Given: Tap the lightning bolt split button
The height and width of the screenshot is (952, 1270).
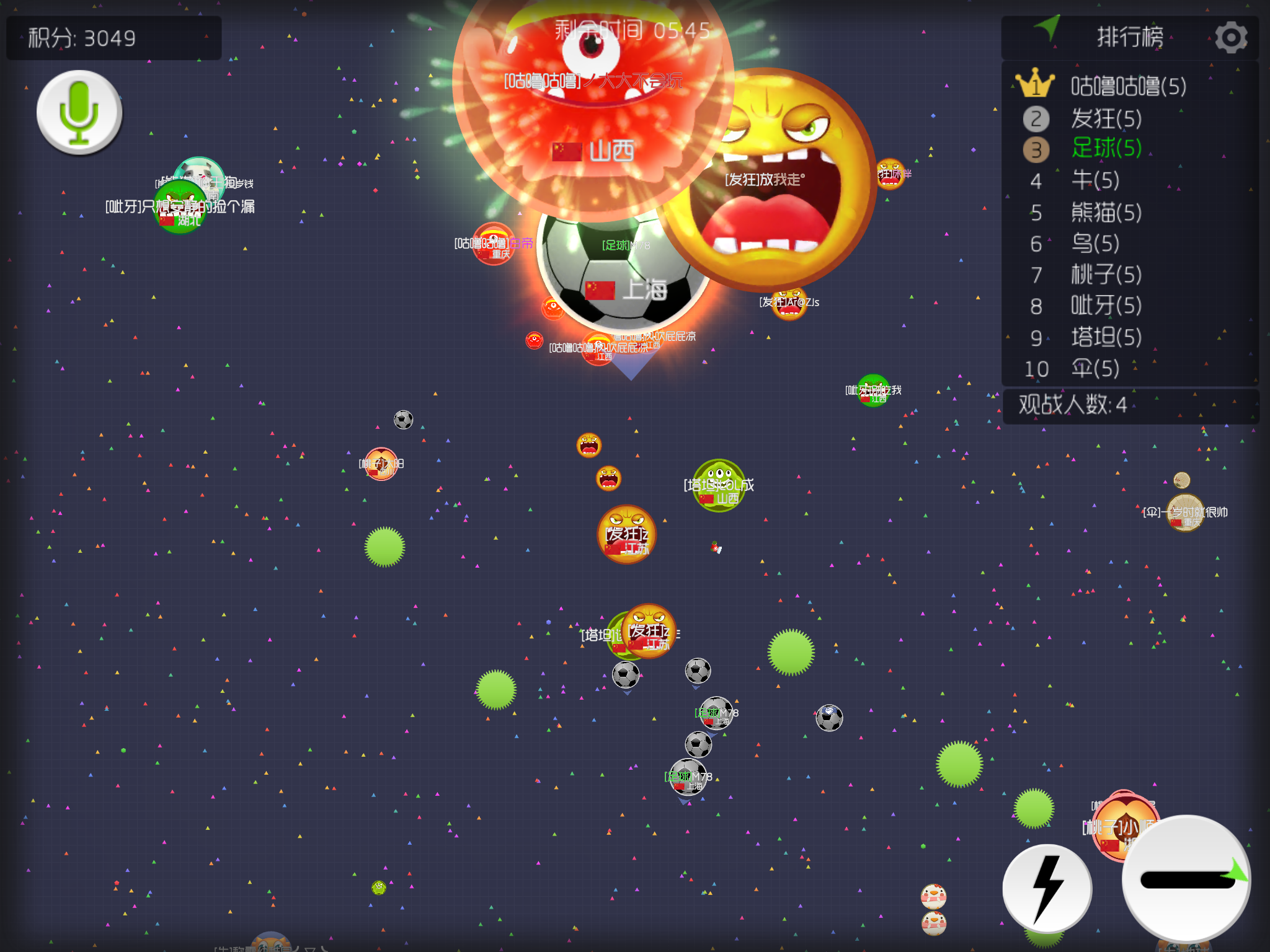Looking at the screenshot, I should [x=1047, y=888].
